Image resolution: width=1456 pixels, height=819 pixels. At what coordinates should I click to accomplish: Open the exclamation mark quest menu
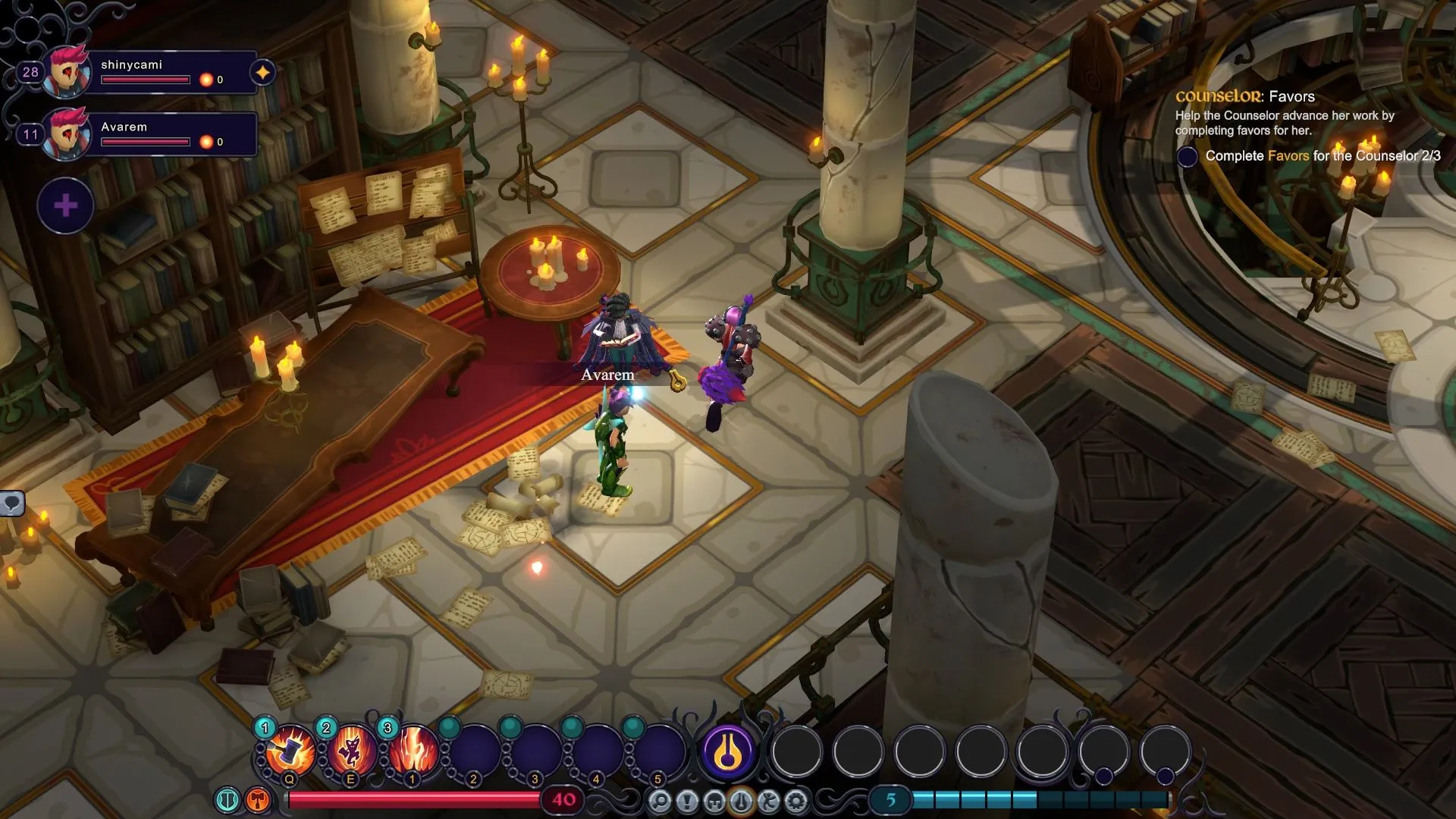tap(687, 801)
